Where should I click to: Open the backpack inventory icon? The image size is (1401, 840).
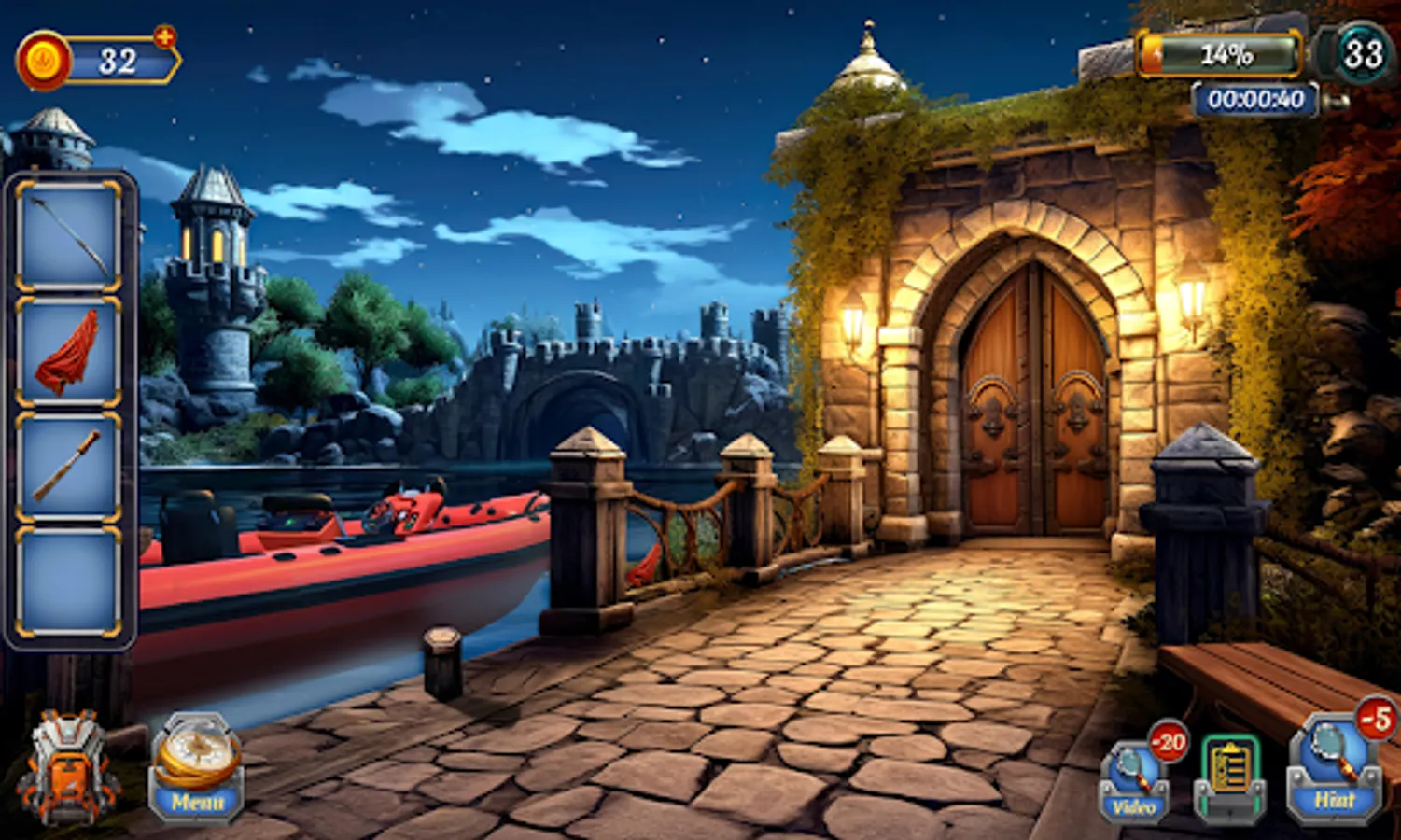point(63,765)
